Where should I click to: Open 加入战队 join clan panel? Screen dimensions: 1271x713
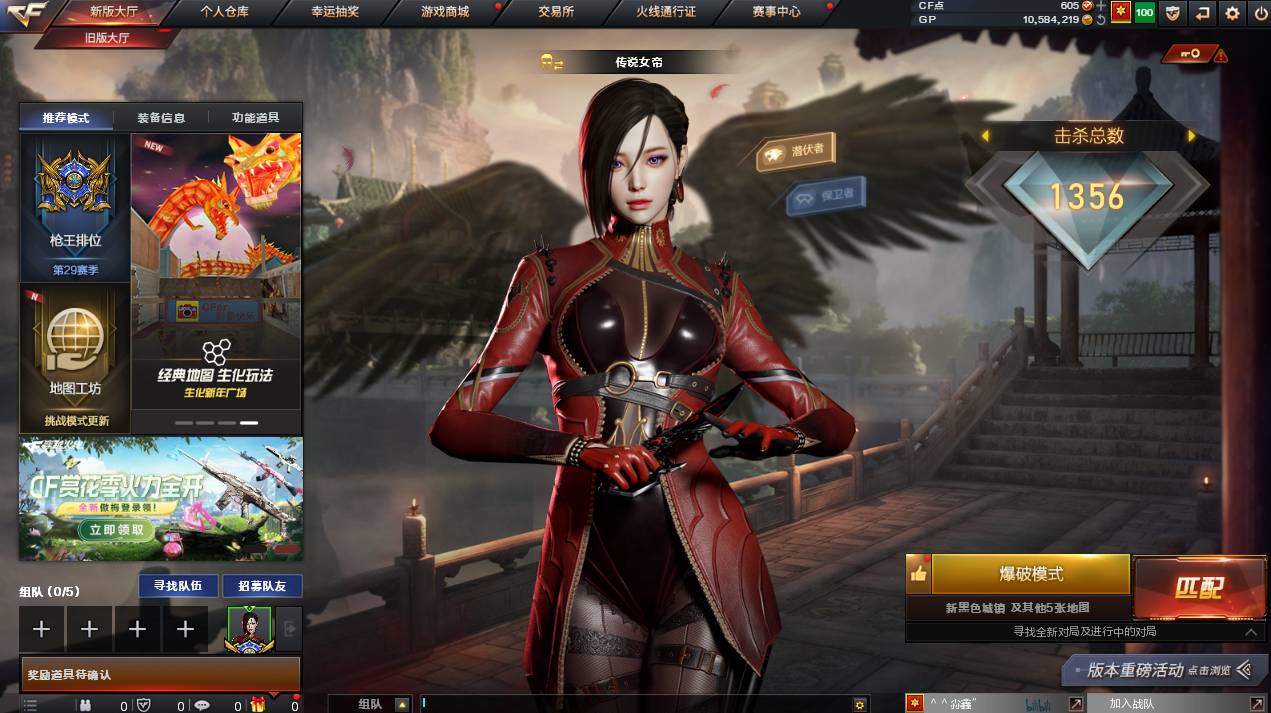pyautogui.click(x=1131, y=704)
